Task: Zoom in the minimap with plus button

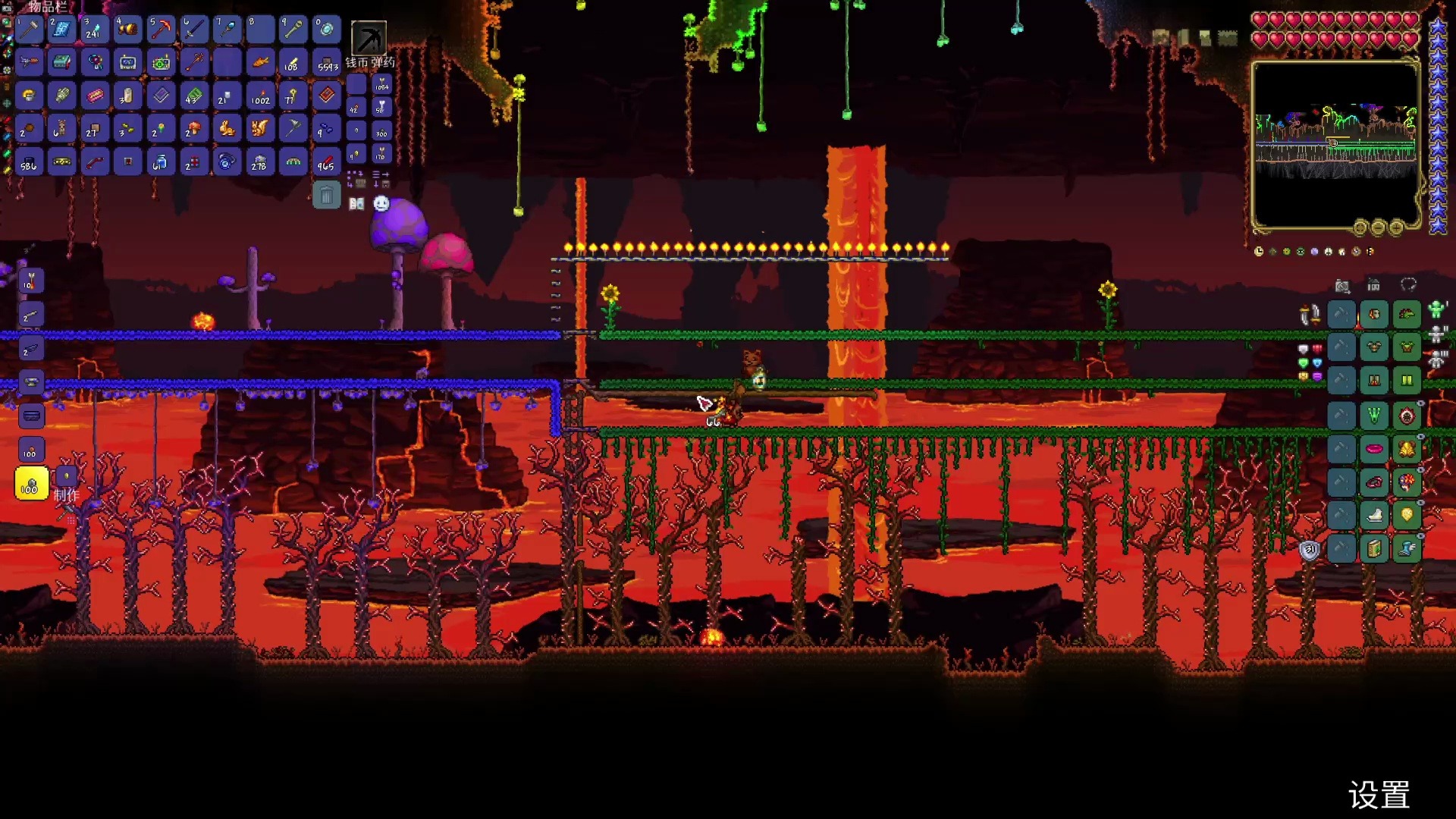Action: point(1395,227)
